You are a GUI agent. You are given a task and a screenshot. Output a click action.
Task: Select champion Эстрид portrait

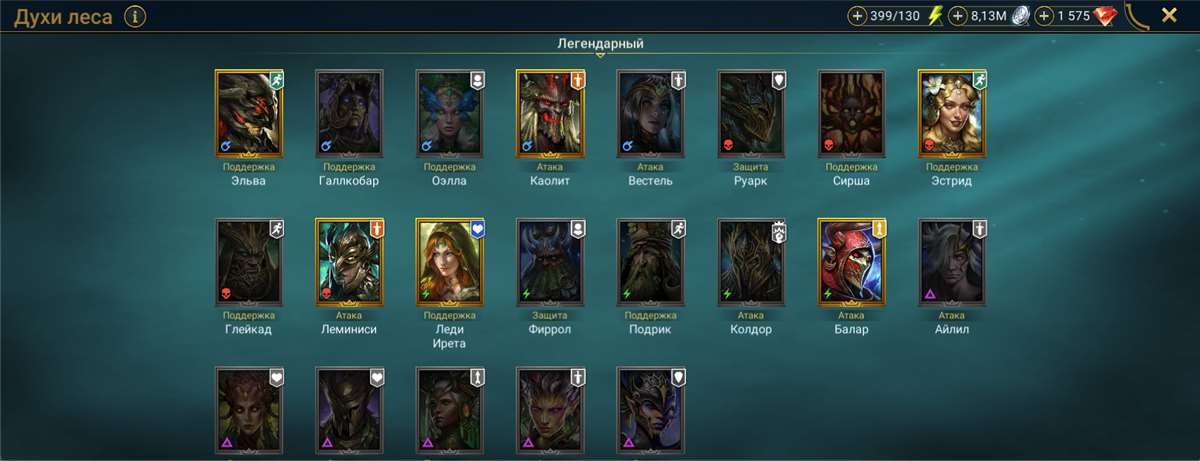point(952,113)
